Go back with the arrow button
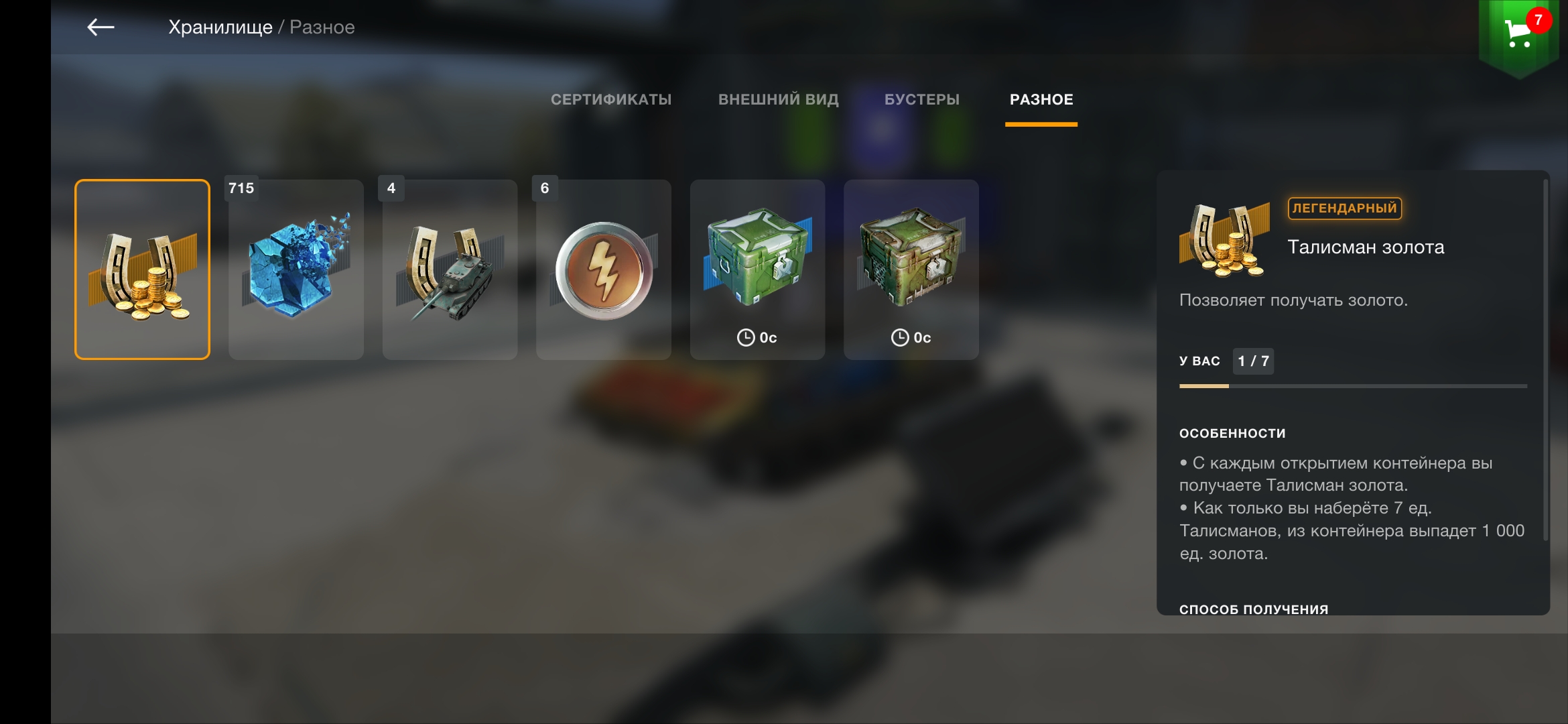 101,27
